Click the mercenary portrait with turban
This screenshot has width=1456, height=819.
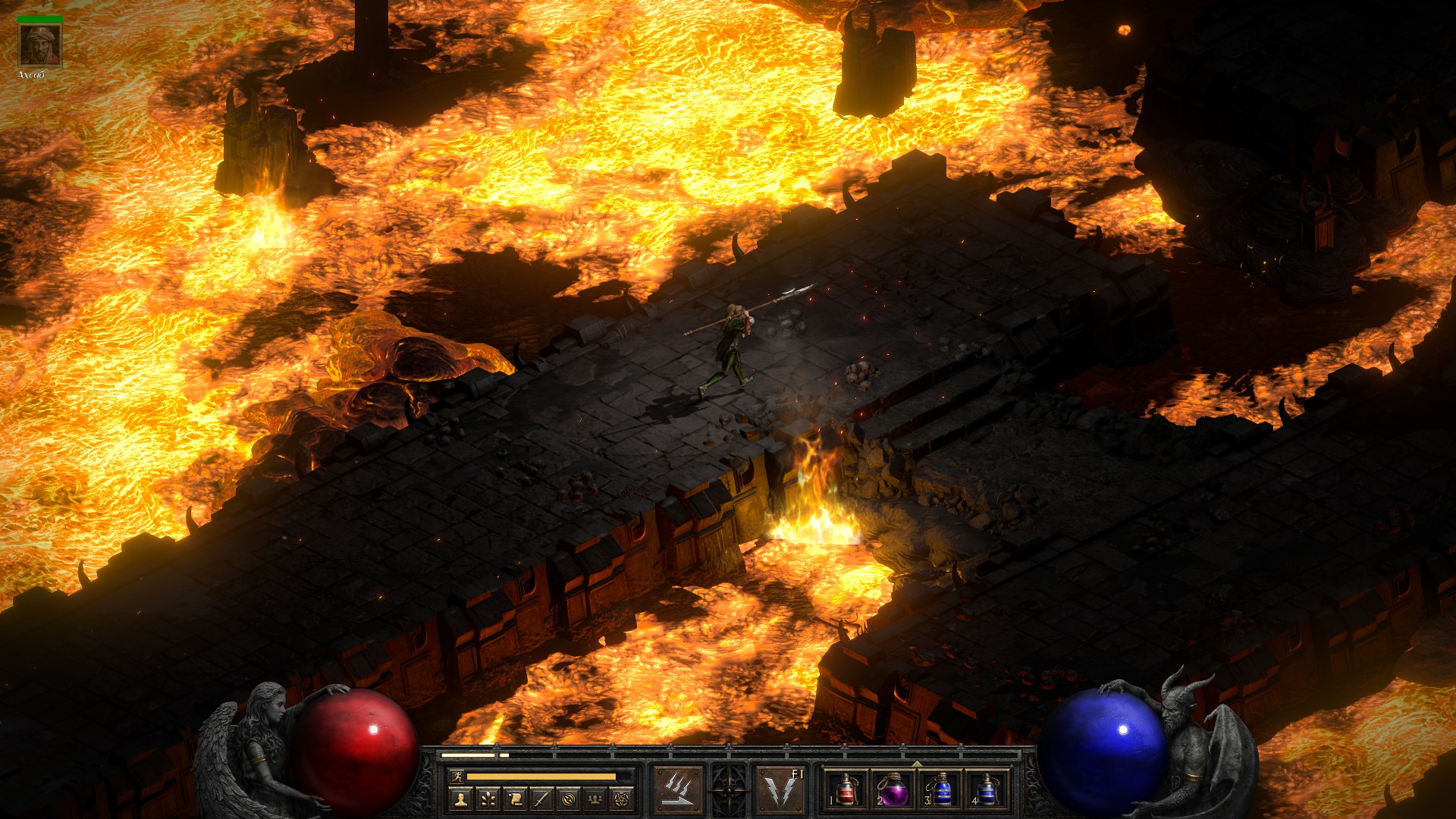40,45
